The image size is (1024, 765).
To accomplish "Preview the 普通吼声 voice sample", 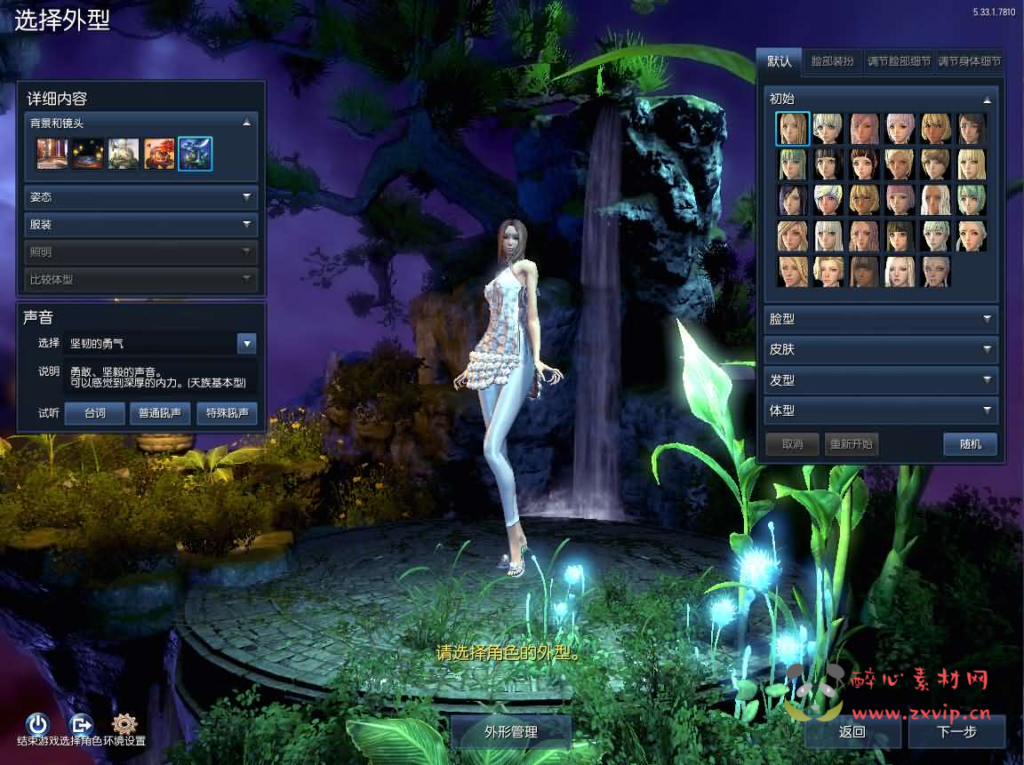I will click(x=160, y=413).
